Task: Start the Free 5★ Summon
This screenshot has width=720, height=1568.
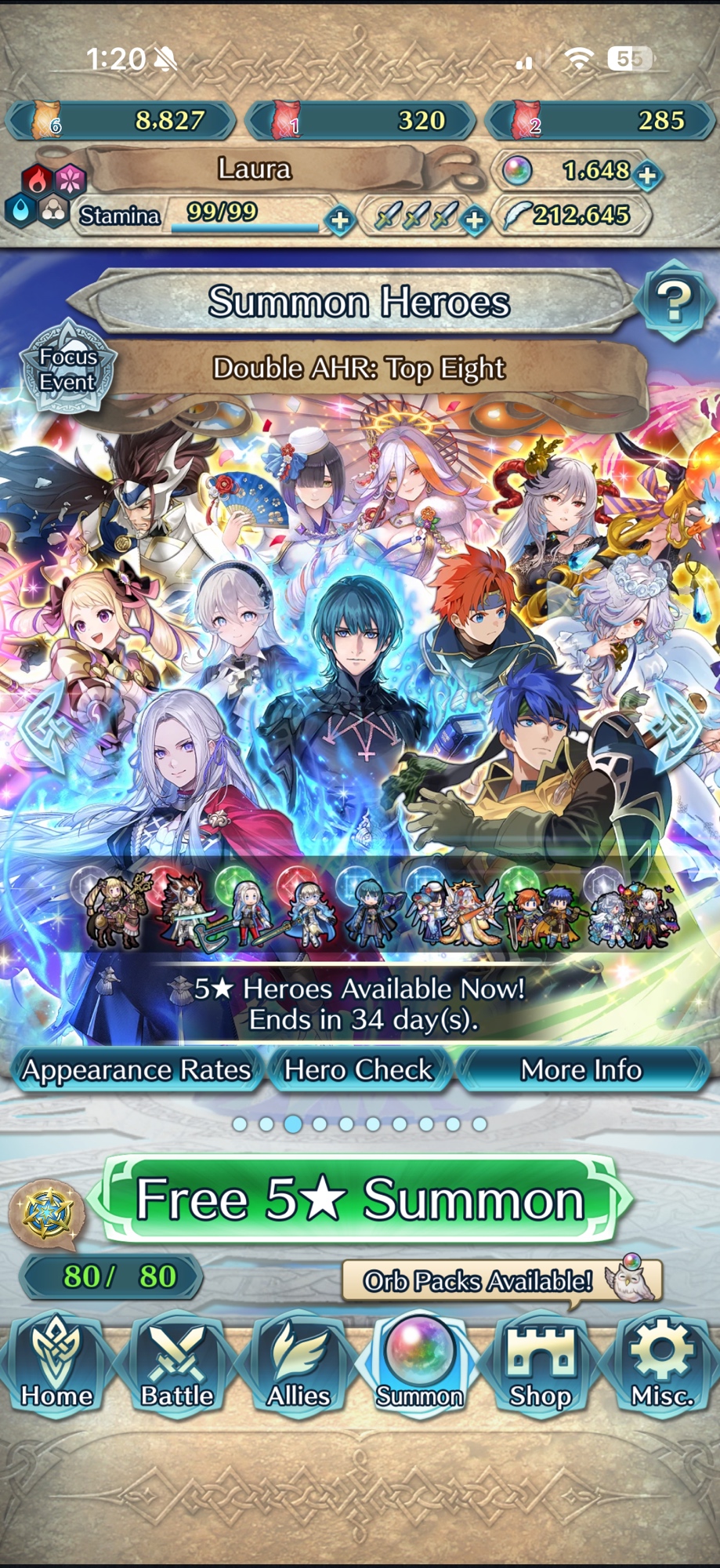Action: pyautogui.click(x=360, y=1200)
